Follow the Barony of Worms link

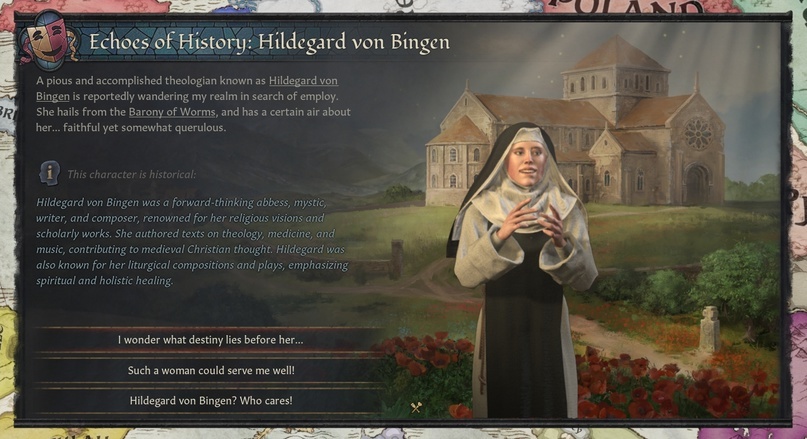pos(169,112)
